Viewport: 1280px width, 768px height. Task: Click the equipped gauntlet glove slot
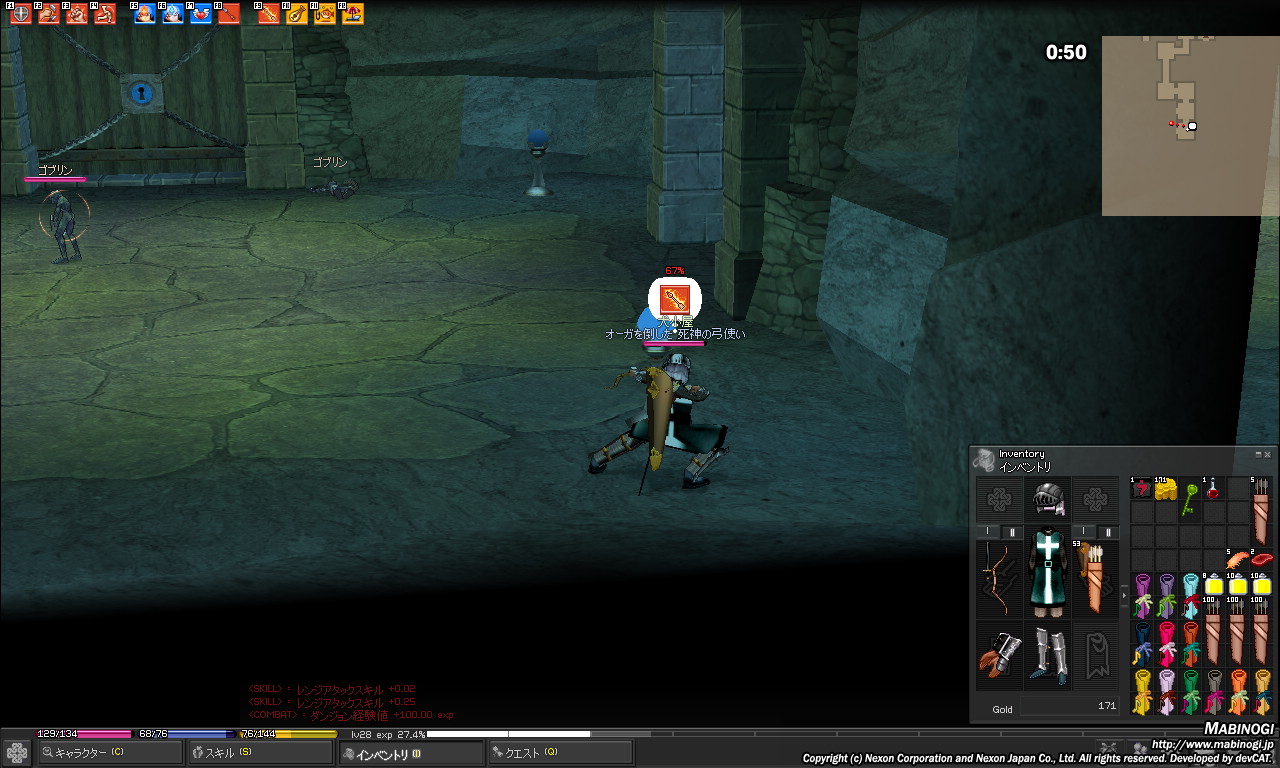pyautogui.click(x=999, y=655)
